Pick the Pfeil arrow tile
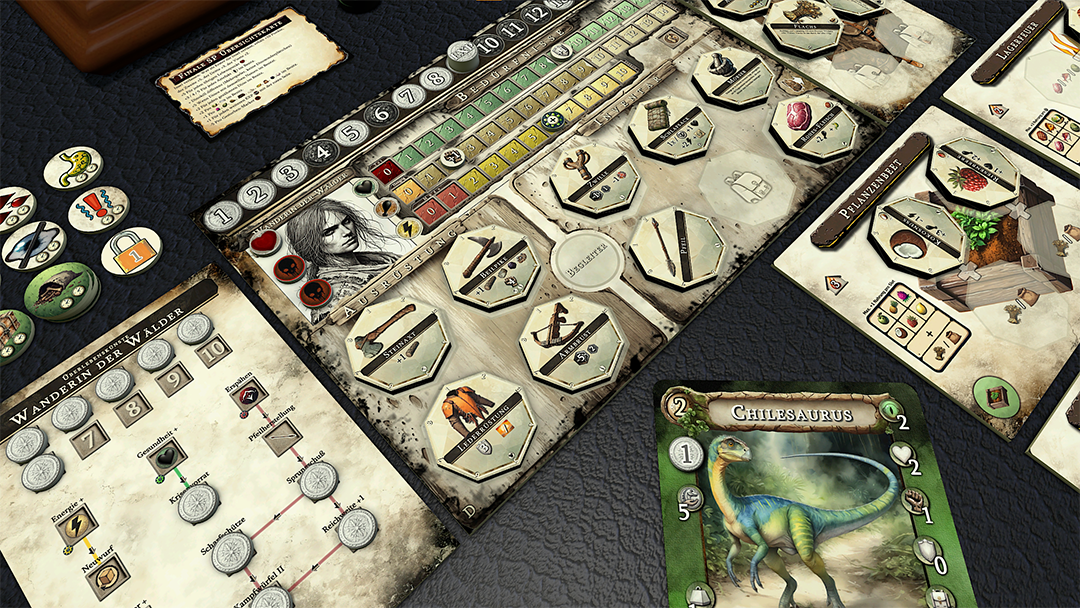 (676, 246)
